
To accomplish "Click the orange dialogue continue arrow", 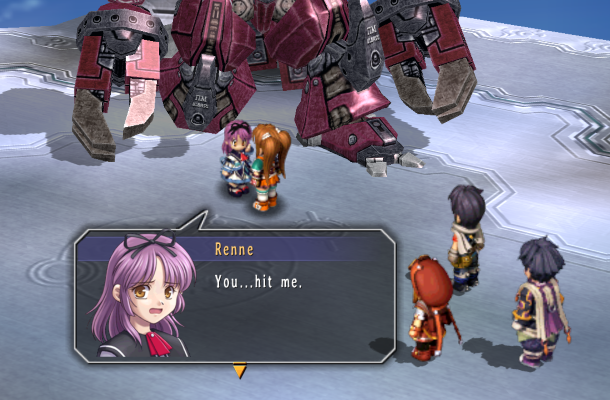I will coord(239,372).
